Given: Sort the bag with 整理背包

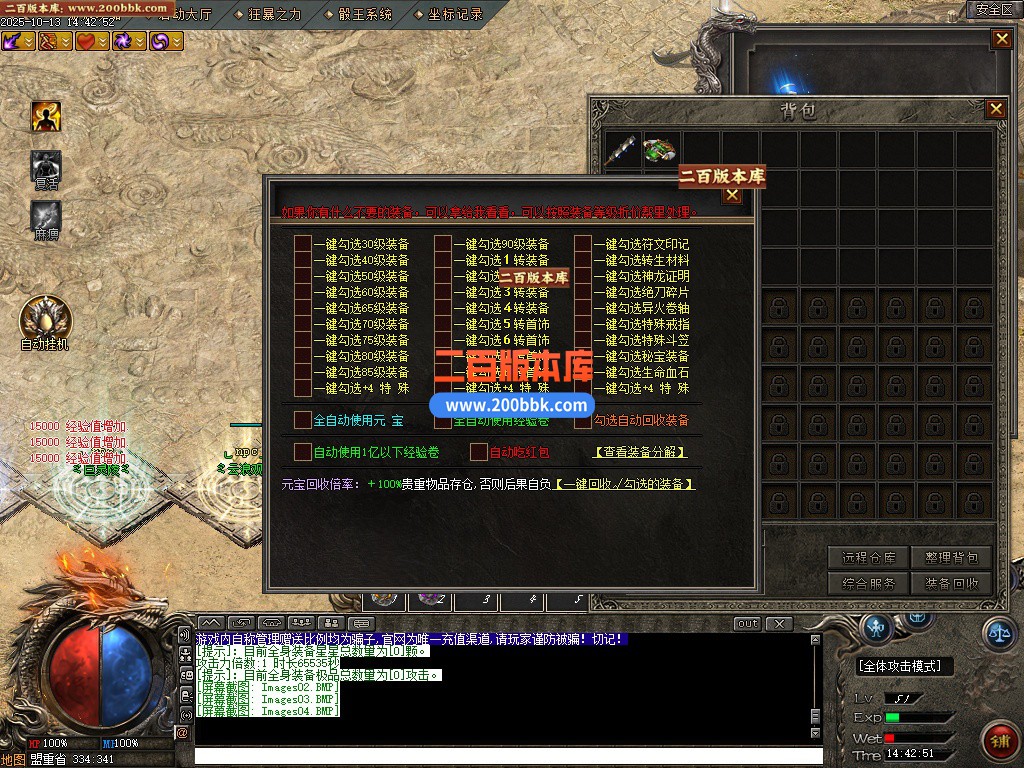Looking at the screenshot, I should click(951, 558).
